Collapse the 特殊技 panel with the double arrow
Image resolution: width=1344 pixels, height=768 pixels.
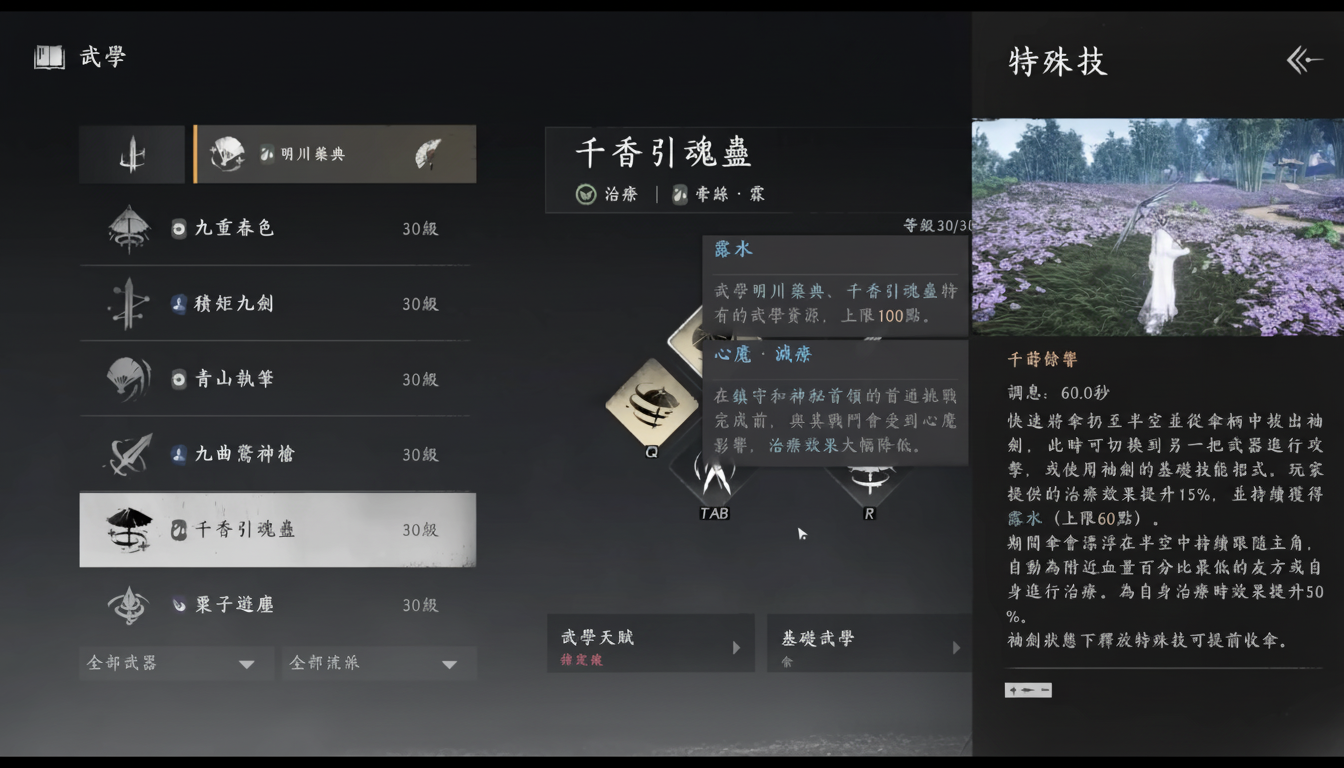(1303, 60)
